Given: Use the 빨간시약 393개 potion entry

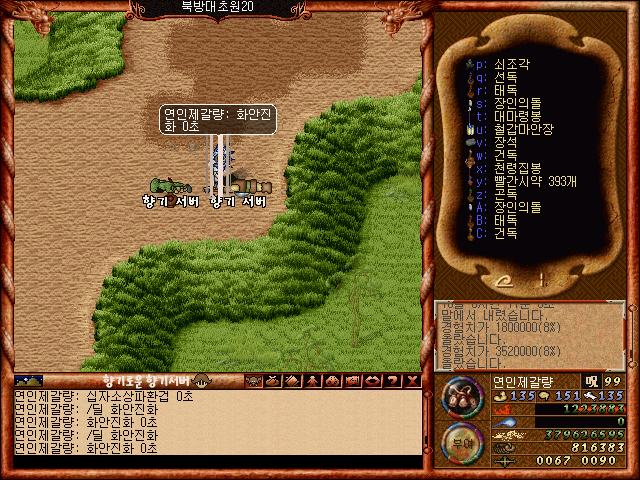Looking at the screenshot, I should (535, 180).
